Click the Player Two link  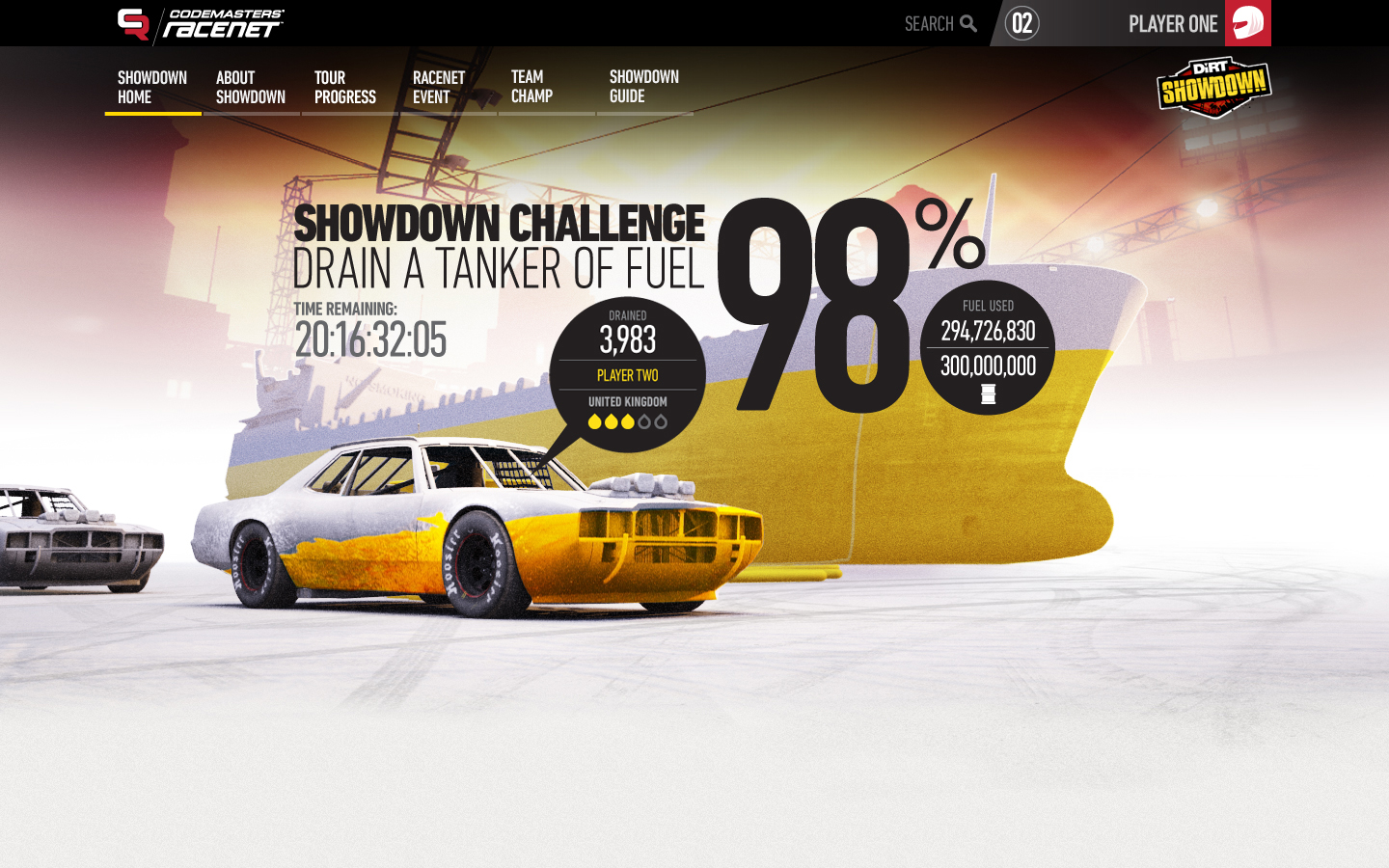(627, 376)
